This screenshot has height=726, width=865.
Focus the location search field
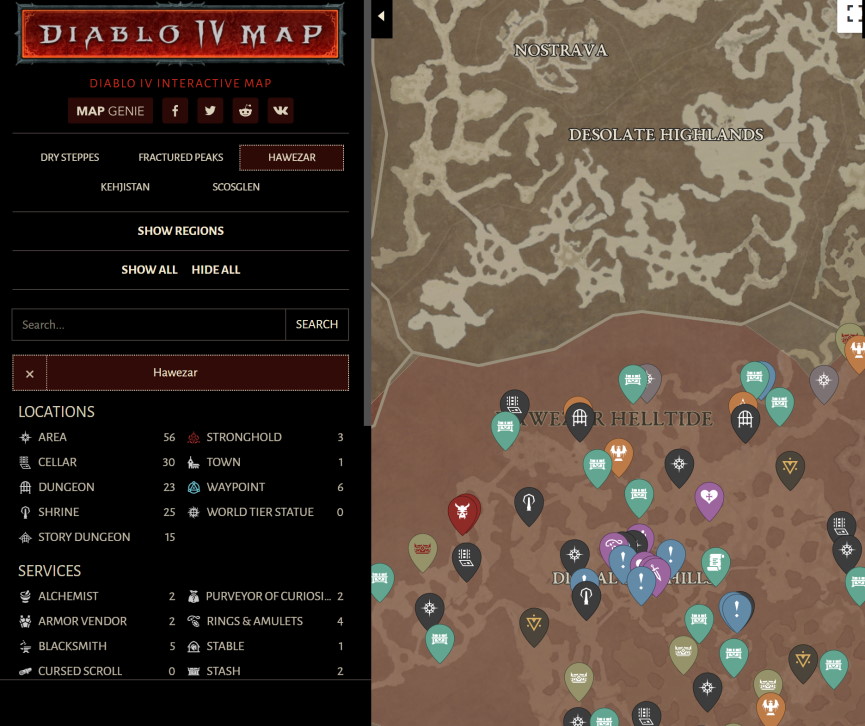coord(149,324)
